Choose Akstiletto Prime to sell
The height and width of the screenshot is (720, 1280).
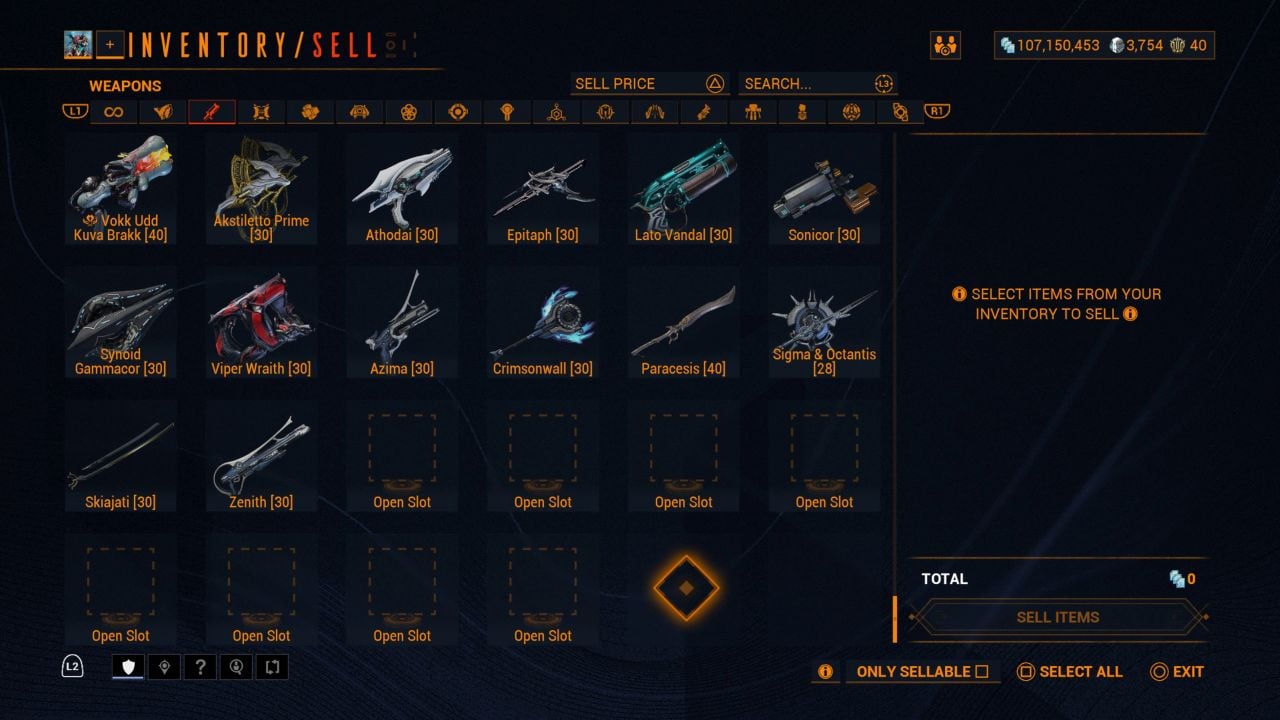tap(262, 190)
